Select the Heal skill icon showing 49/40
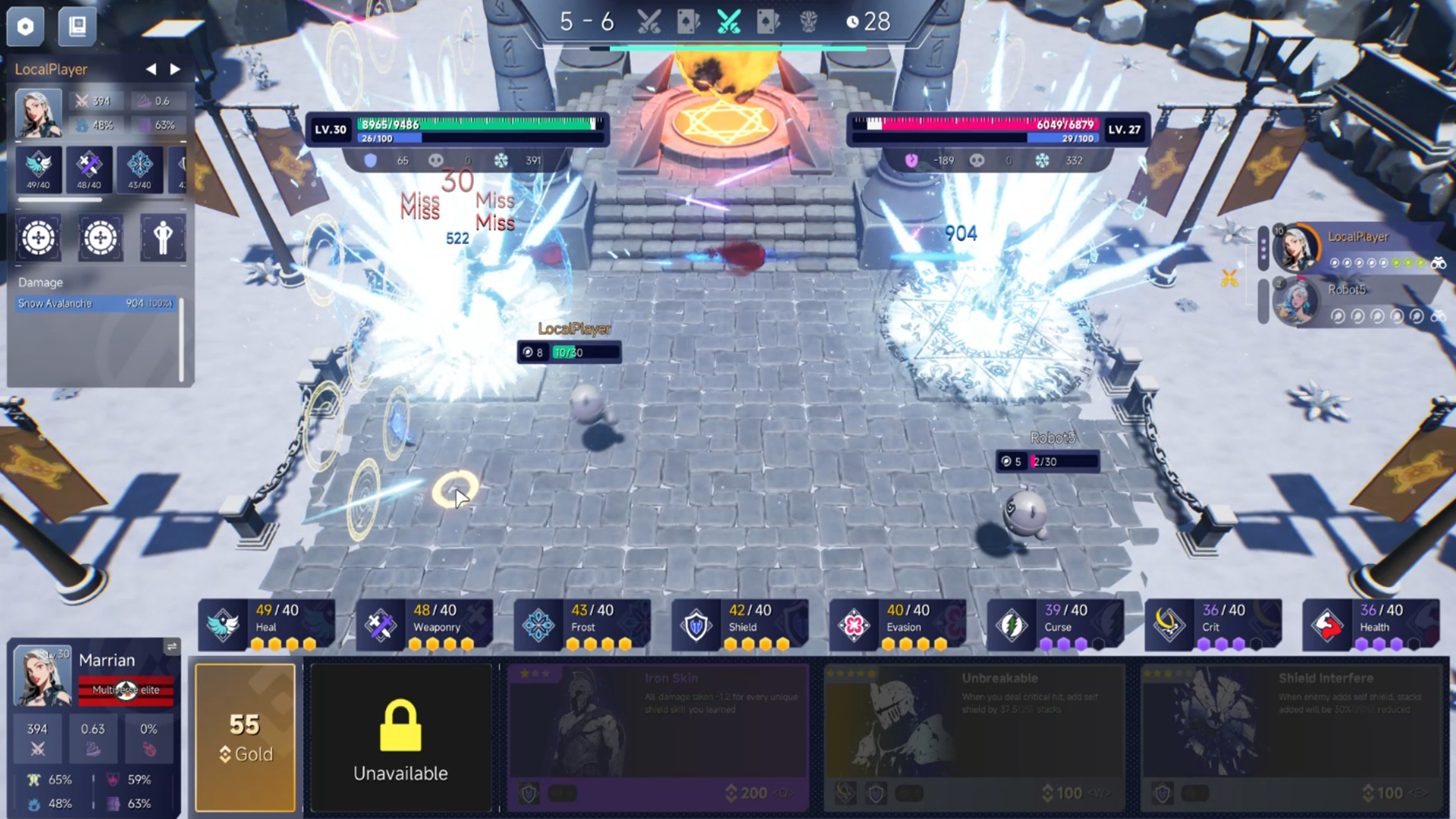This screenshot has width=1456, height=819. [224, 625]
